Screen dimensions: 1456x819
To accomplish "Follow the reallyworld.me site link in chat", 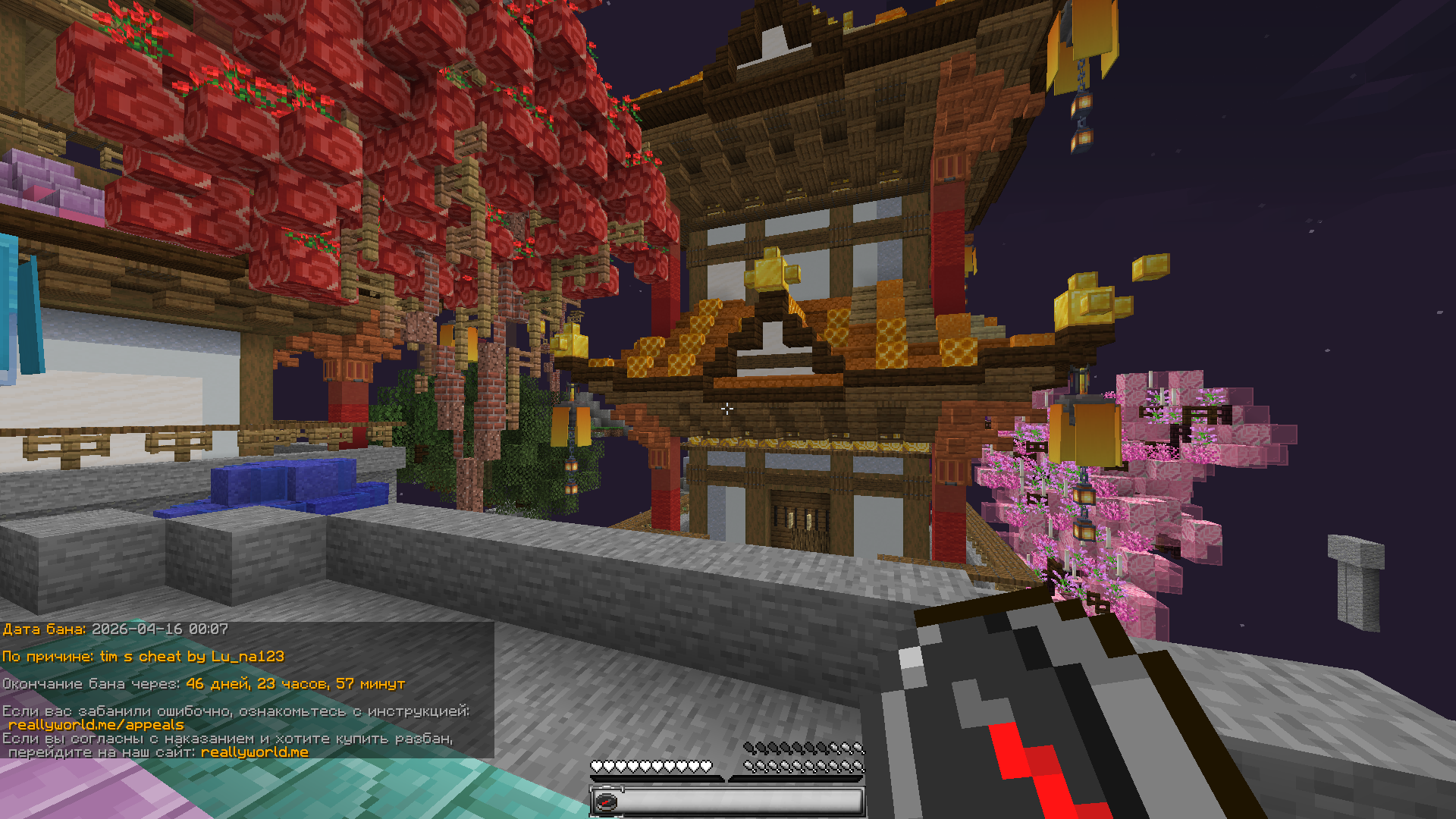I will click(x=254, y=752).
